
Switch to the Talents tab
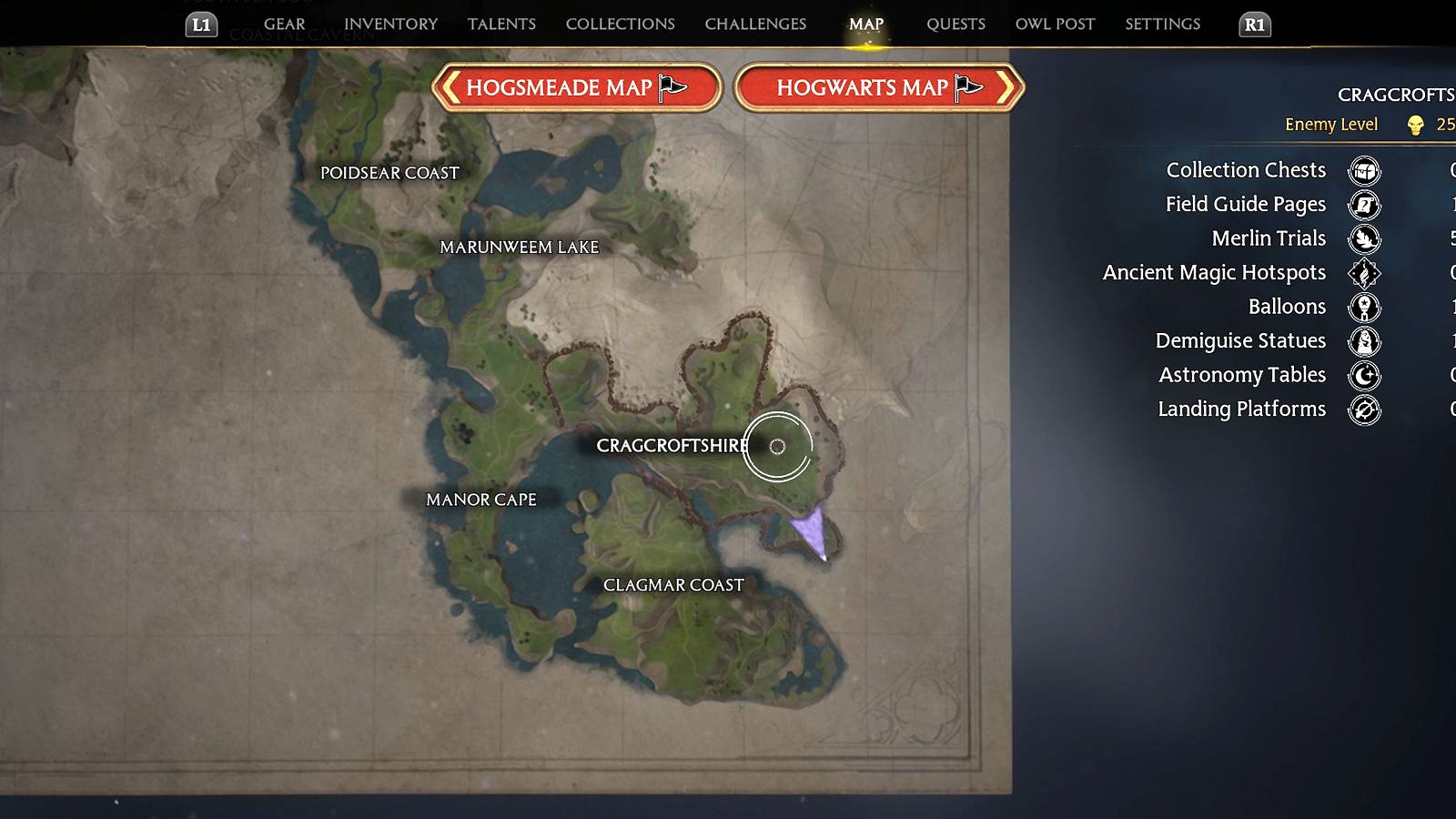click(x=501, y=24)
